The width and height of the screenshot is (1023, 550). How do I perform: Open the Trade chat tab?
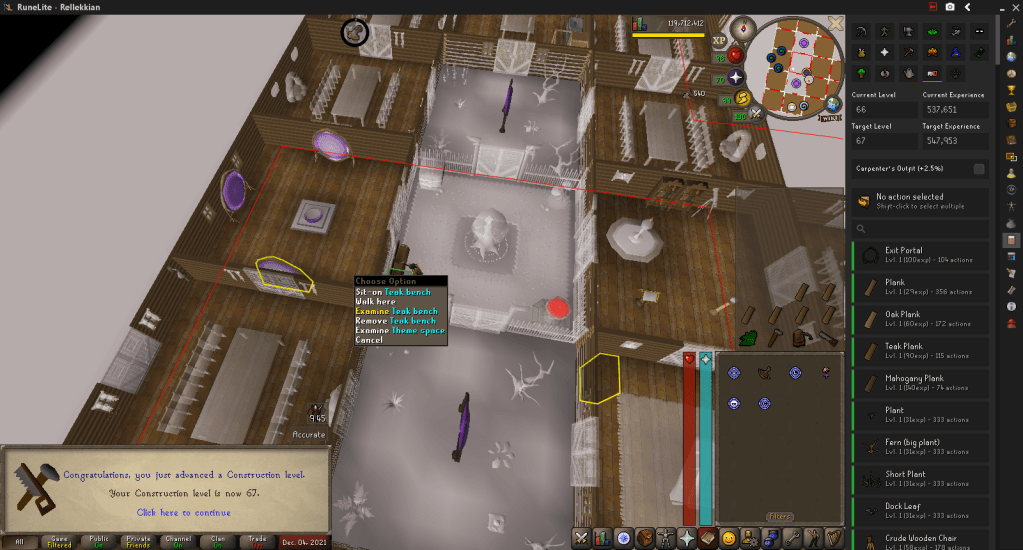pos(257,541)
